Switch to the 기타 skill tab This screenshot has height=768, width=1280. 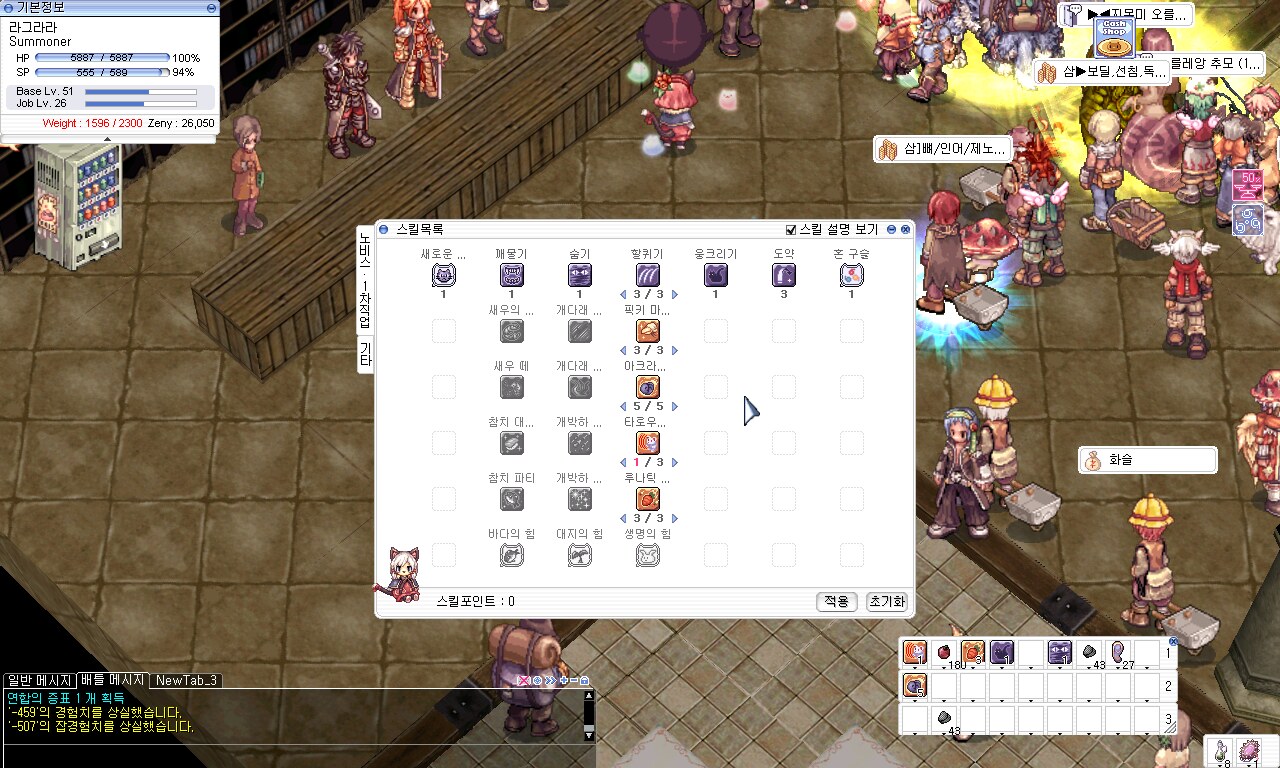click(x=365, y=355)
